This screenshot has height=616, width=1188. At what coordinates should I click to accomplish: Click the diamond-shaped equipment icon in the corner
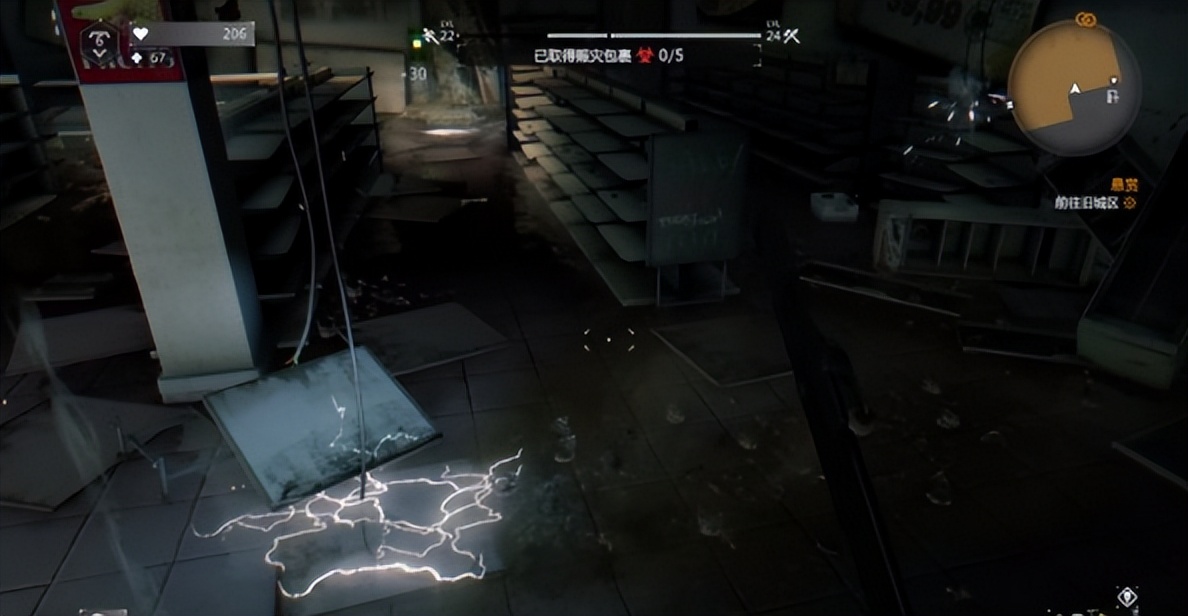point(1128,597)
